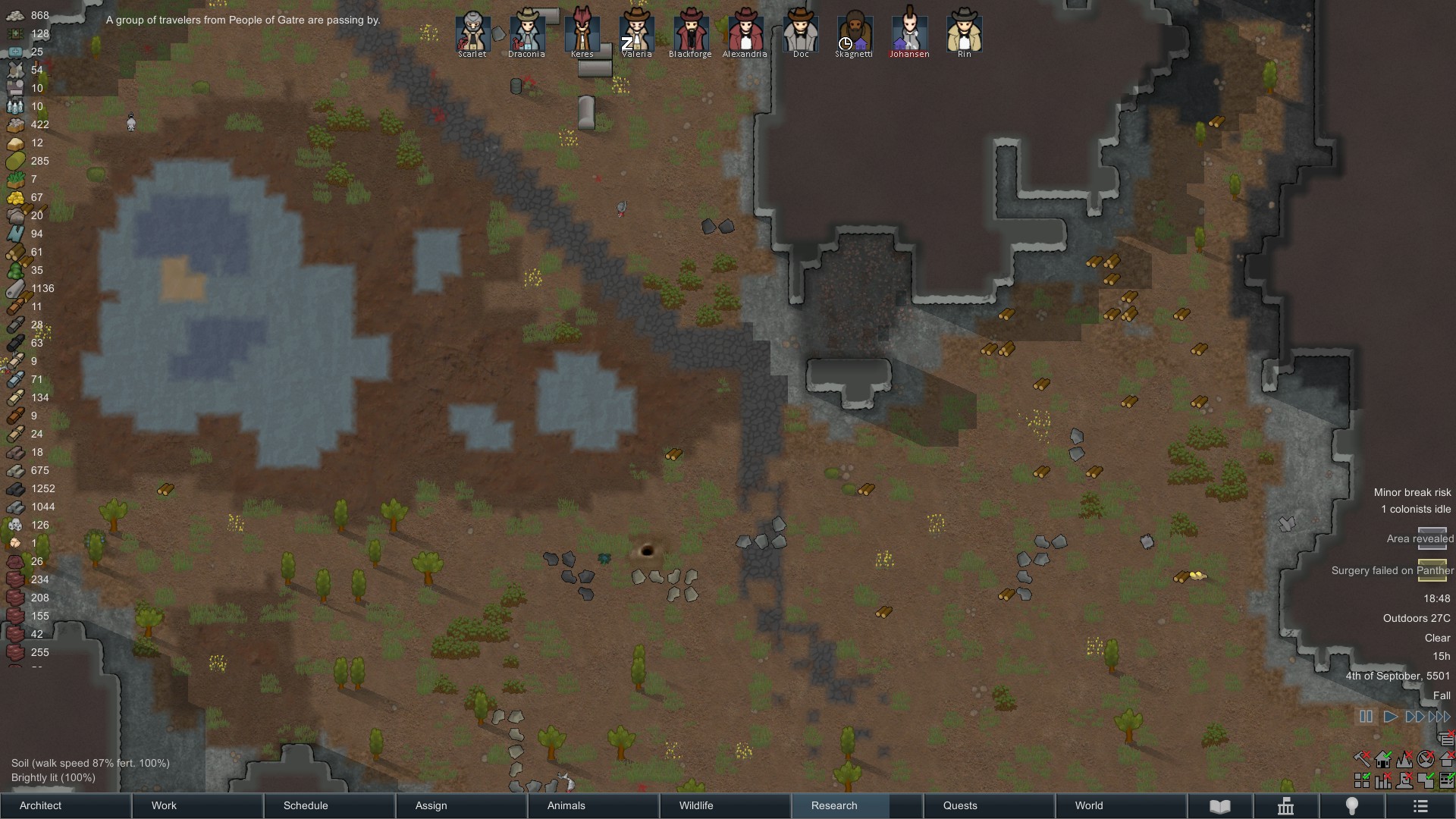Image resolution: width=1456 pixels, height=819 pixels.
Task: Toggle the auto home area house icon
Action: tap(1383, 761)
